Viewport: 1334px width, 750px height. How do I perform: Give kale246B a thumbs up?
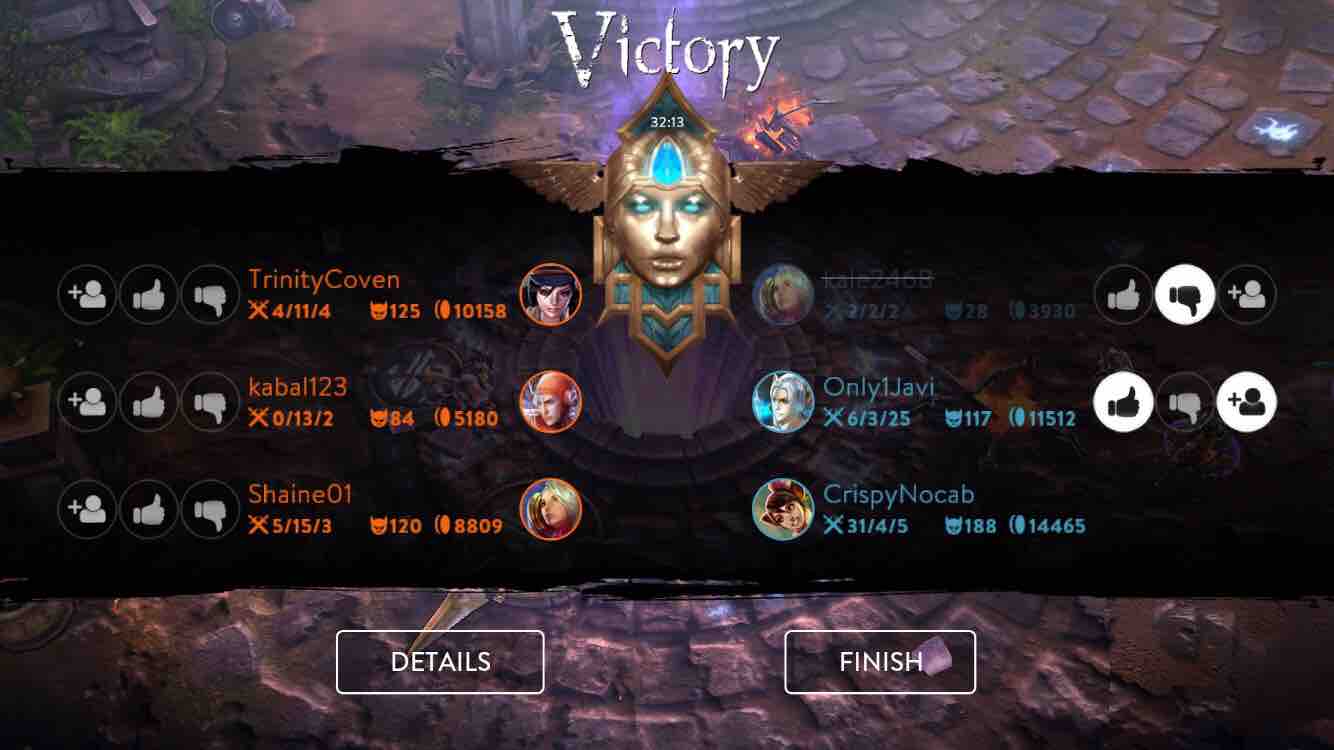(x=1124, y=294)
